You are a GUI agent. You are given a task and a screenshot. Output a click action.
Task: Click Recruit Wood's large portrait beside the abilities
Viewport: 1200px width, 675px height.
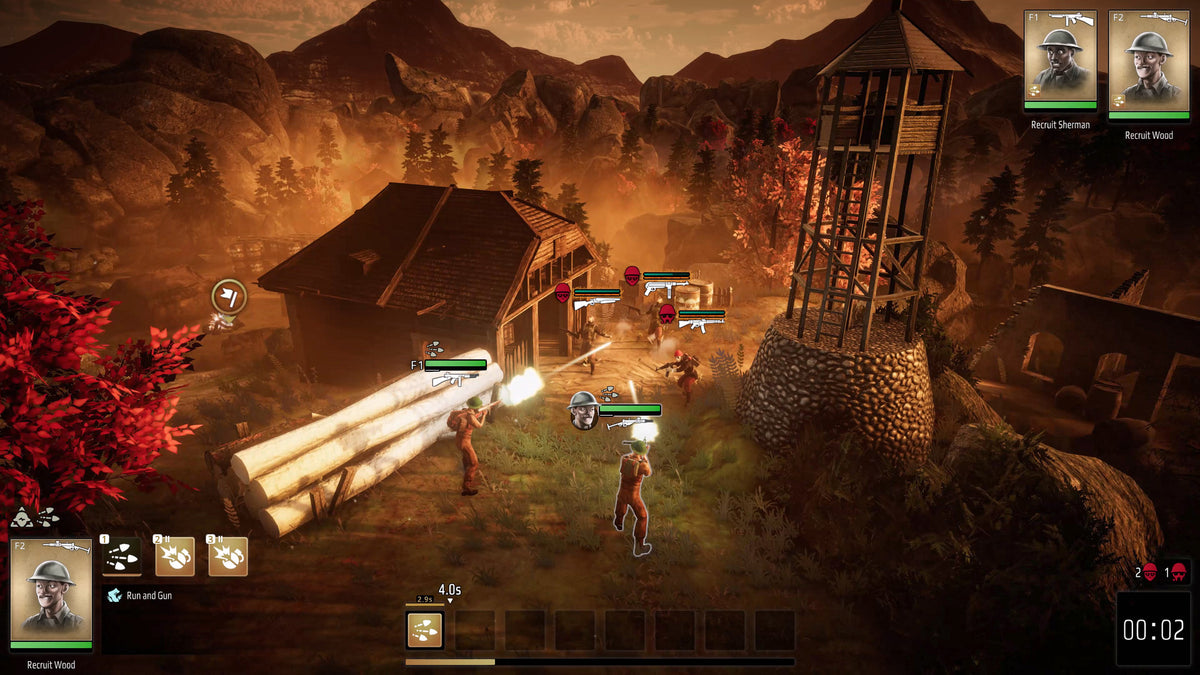point(51,595)
